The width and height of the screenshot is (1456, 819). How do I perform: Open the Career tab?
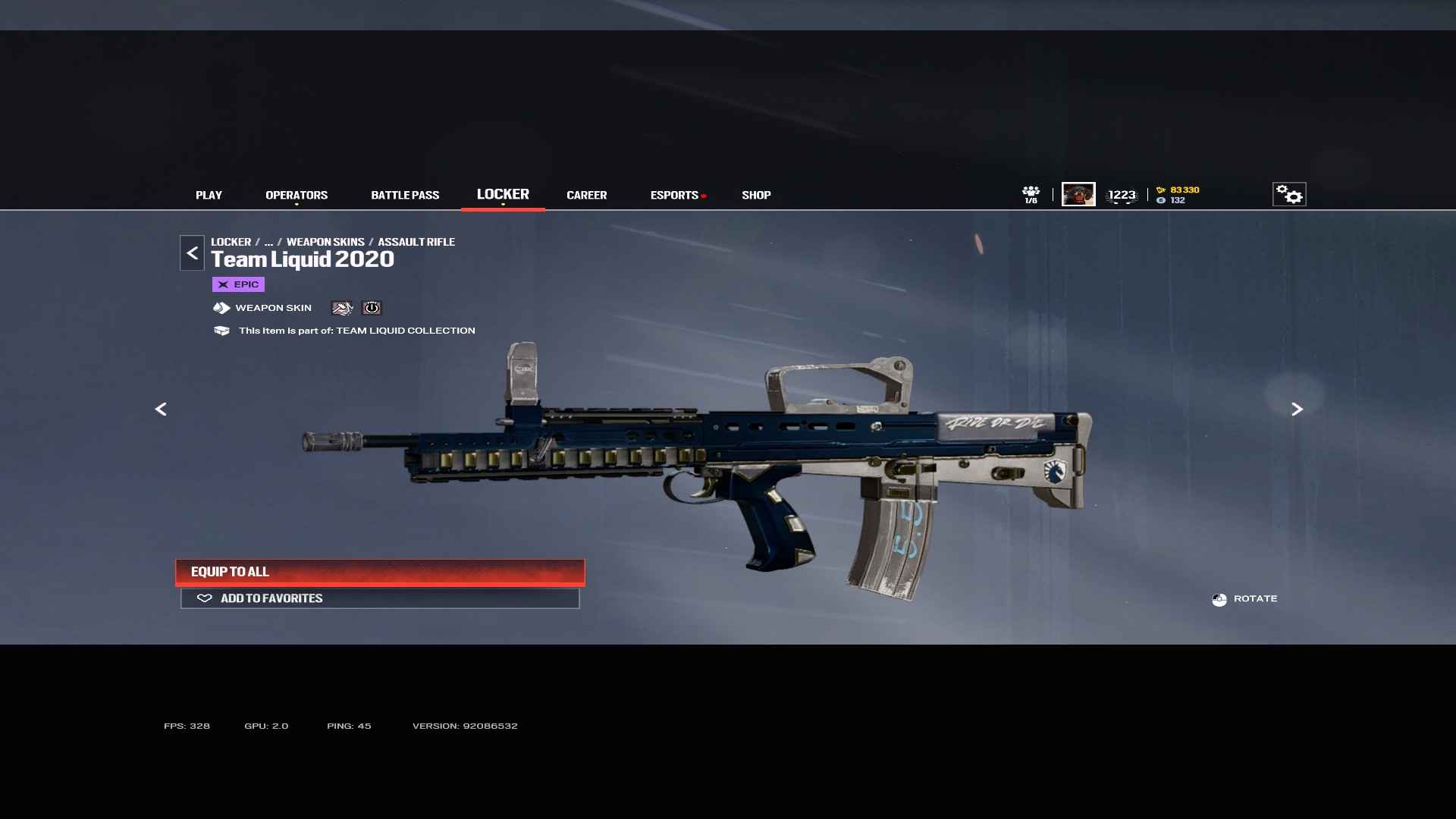[x=586, y=195]
